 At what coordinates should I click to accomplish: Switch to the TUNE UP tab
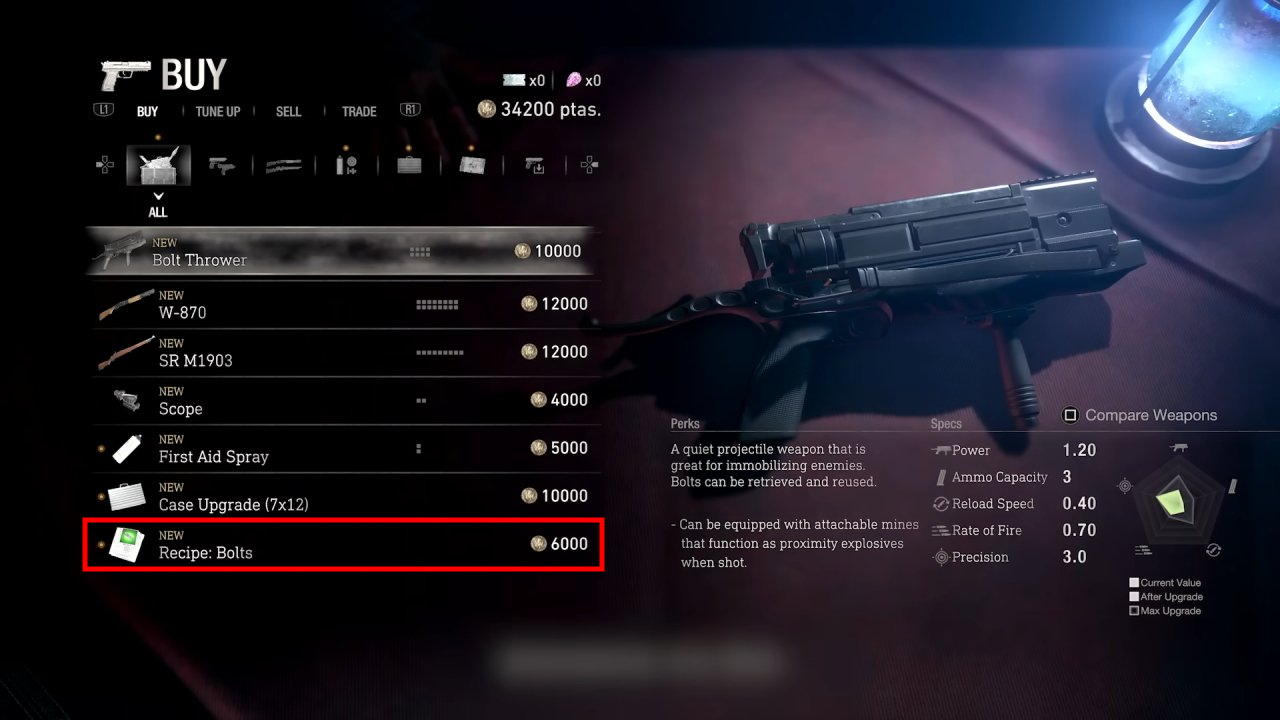[x=217, y=111]
